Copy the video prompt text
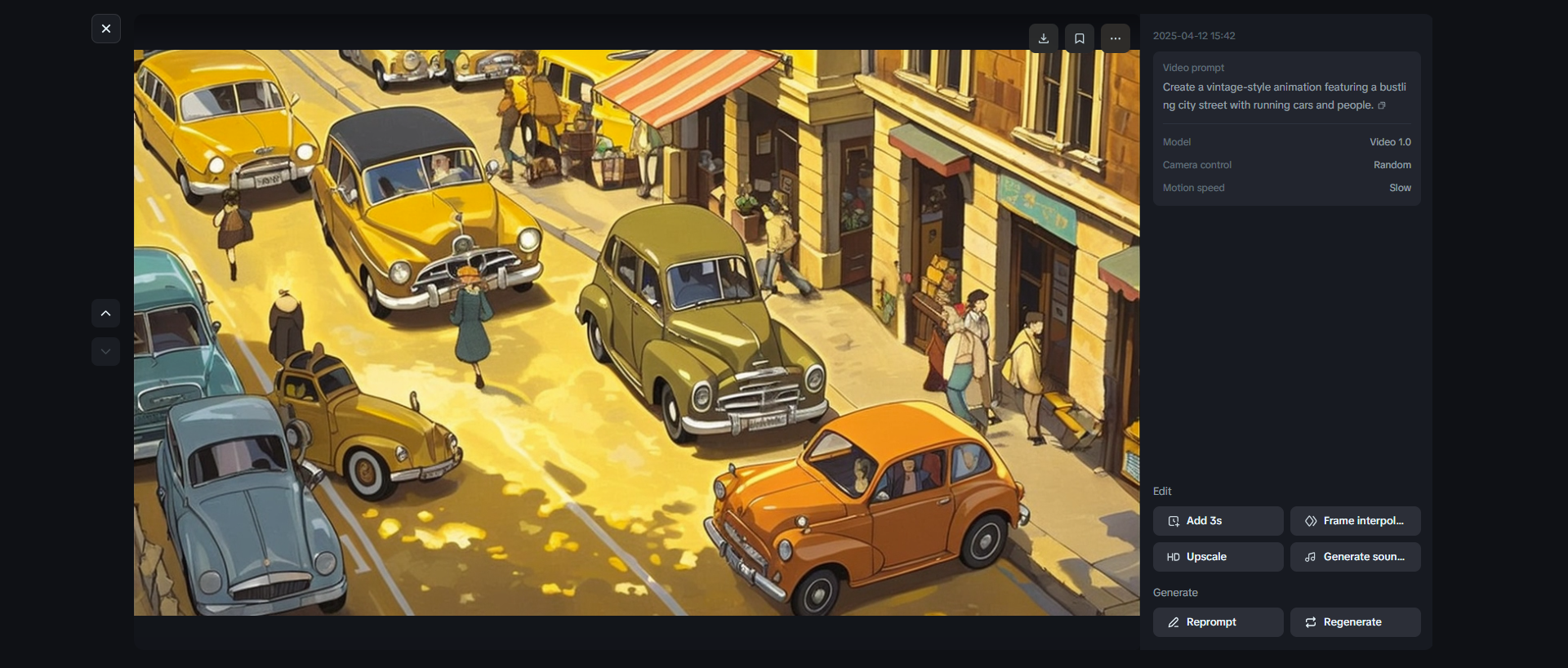 click(x=1381, y=105)
